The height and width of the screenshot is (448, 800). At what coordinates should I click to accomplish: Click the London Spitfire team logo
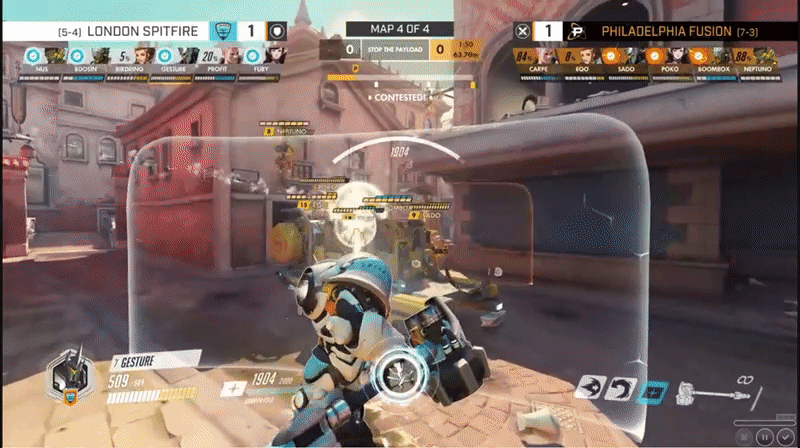click(225, 31)
